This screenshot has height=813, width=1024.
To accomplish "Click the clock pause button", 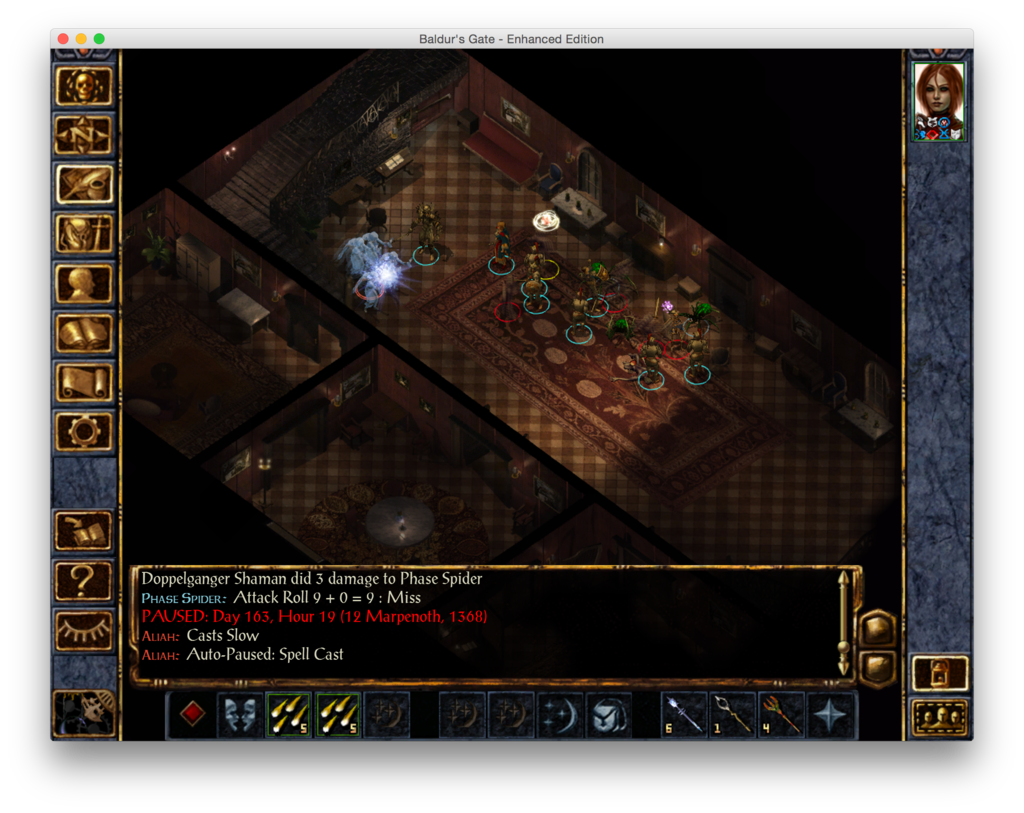I will point(84,714).
